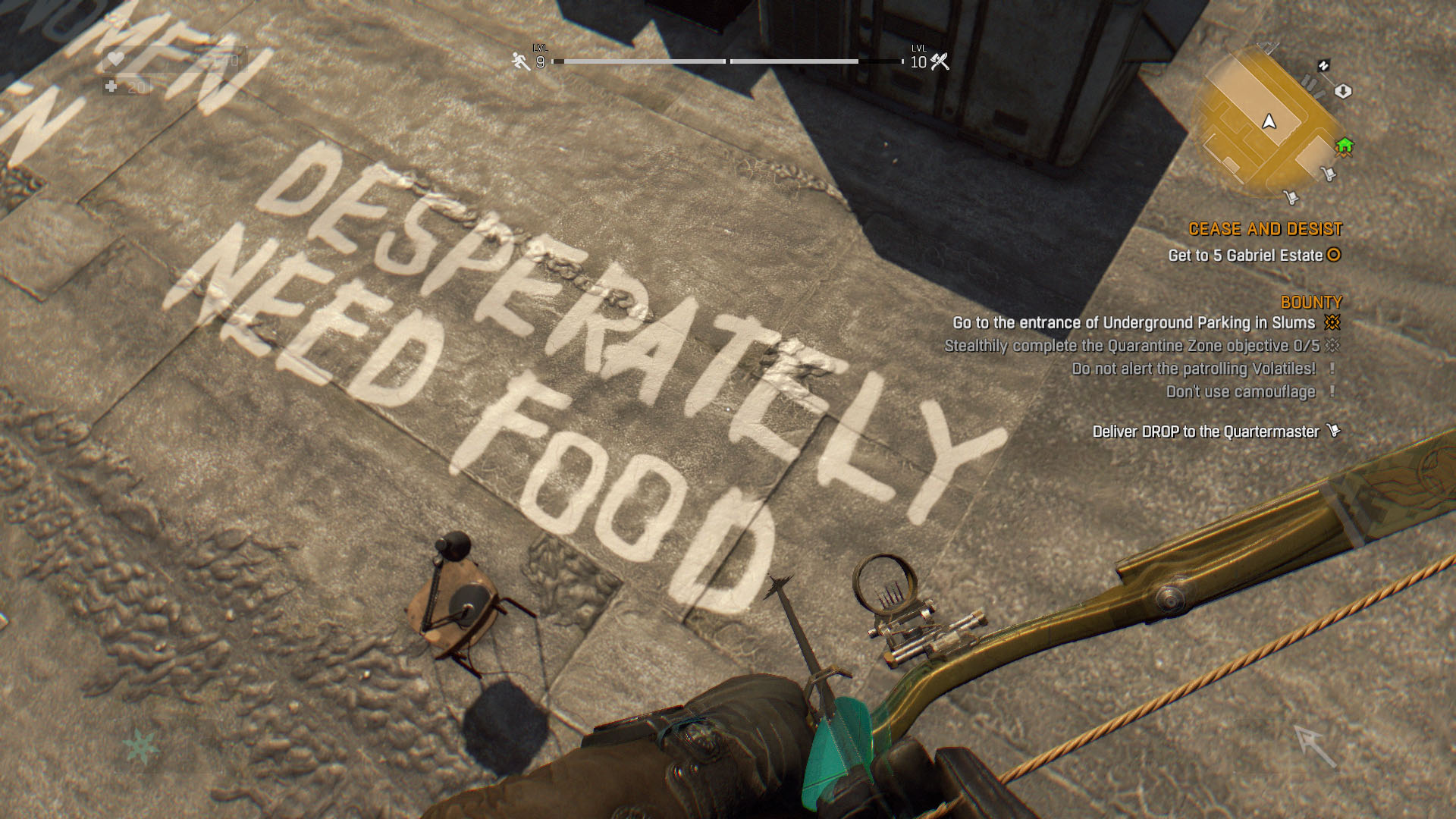Open the circular minimap

pos(1269,123)
